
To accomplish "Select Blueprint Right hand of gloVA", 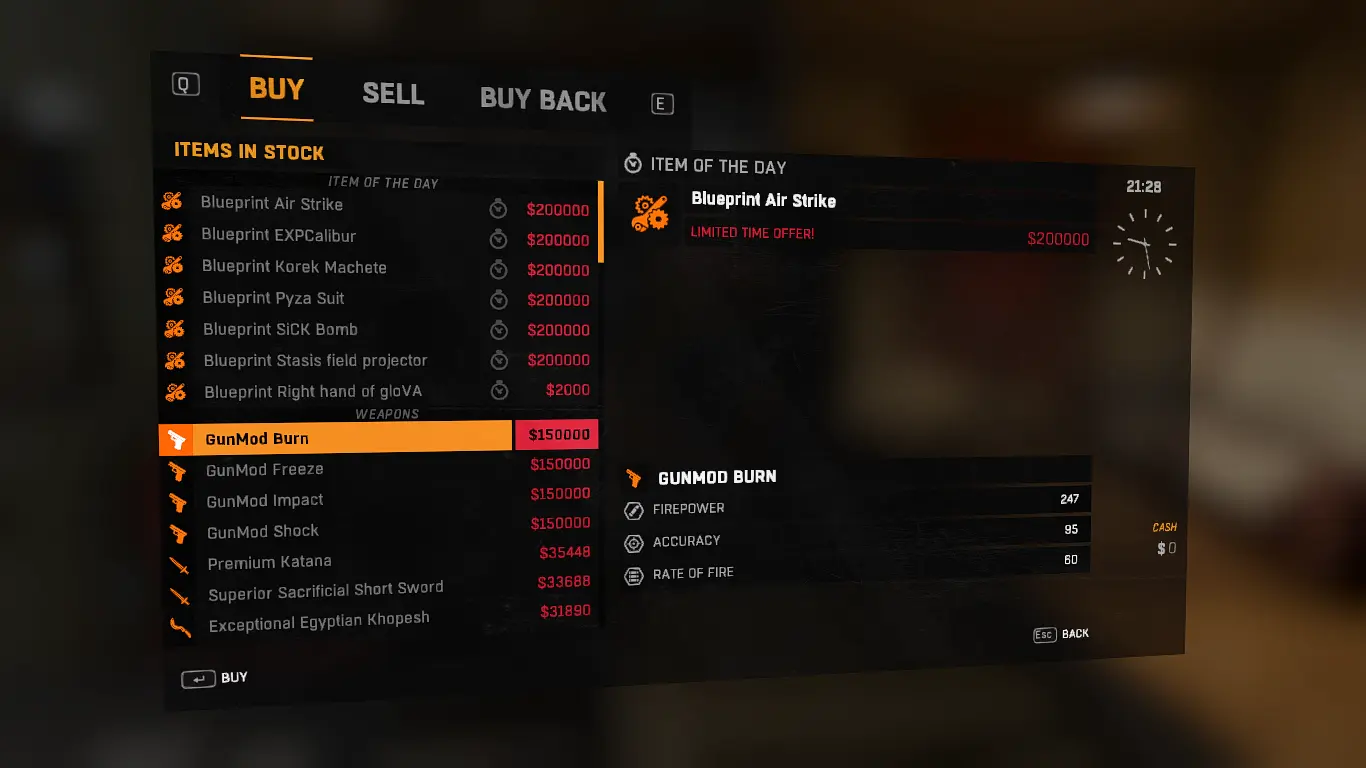I will [x=313, y=392].
